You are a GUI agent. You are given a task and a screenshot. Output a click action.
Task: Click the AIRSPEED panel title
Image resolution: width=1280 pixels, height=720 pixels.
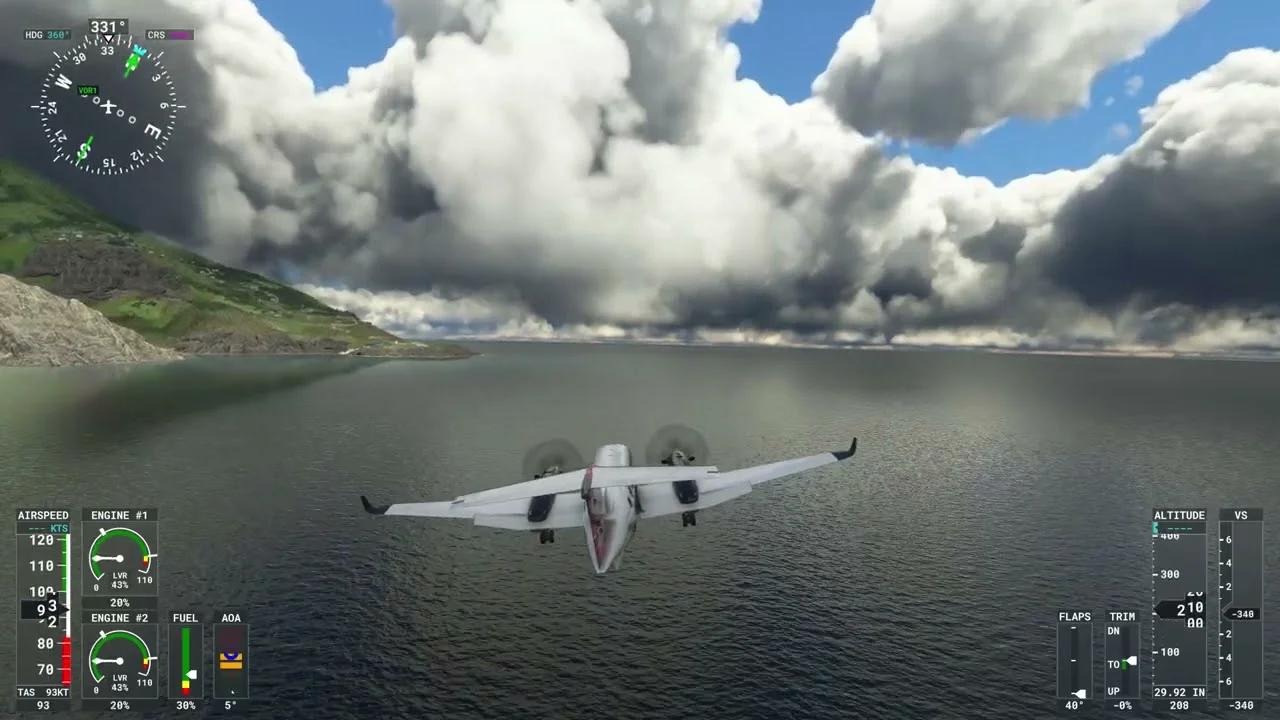(43, 514)
